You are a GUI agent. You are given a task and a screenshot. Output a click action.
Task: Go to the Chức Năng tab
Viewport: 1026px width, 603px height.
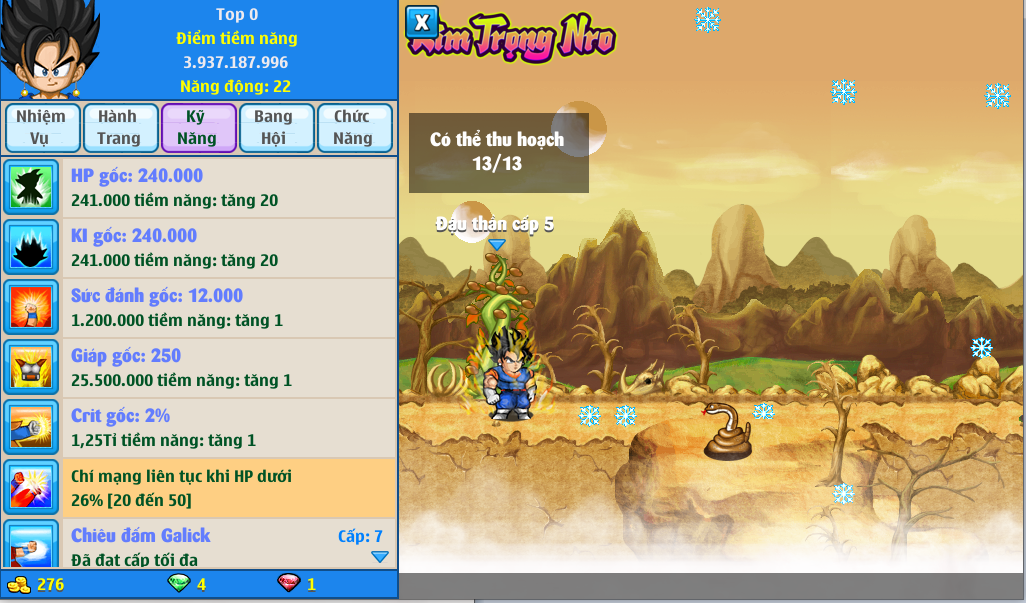[353, 128]
